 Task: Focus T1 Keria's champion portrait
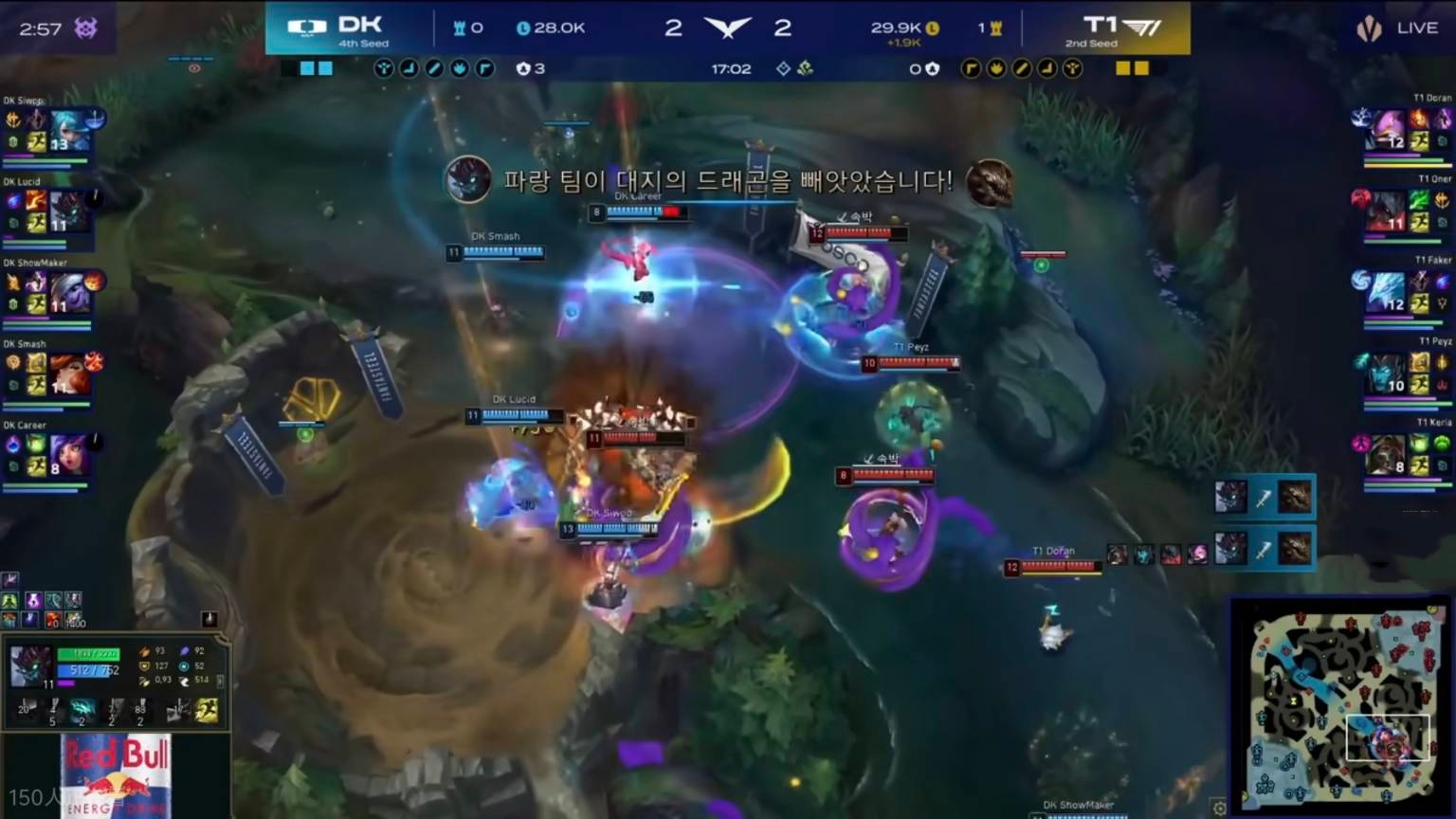[1387, 455]
